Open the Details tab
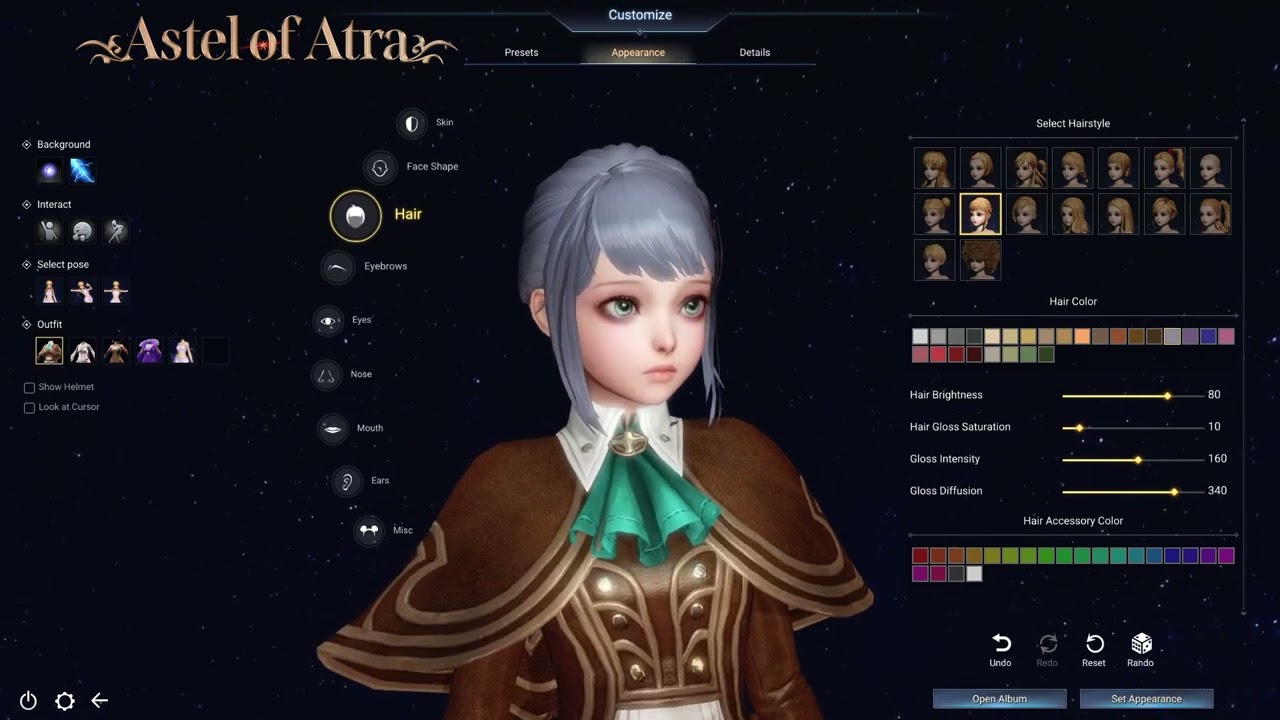This screenshot has height=720, width=1280. coord(755,52)
